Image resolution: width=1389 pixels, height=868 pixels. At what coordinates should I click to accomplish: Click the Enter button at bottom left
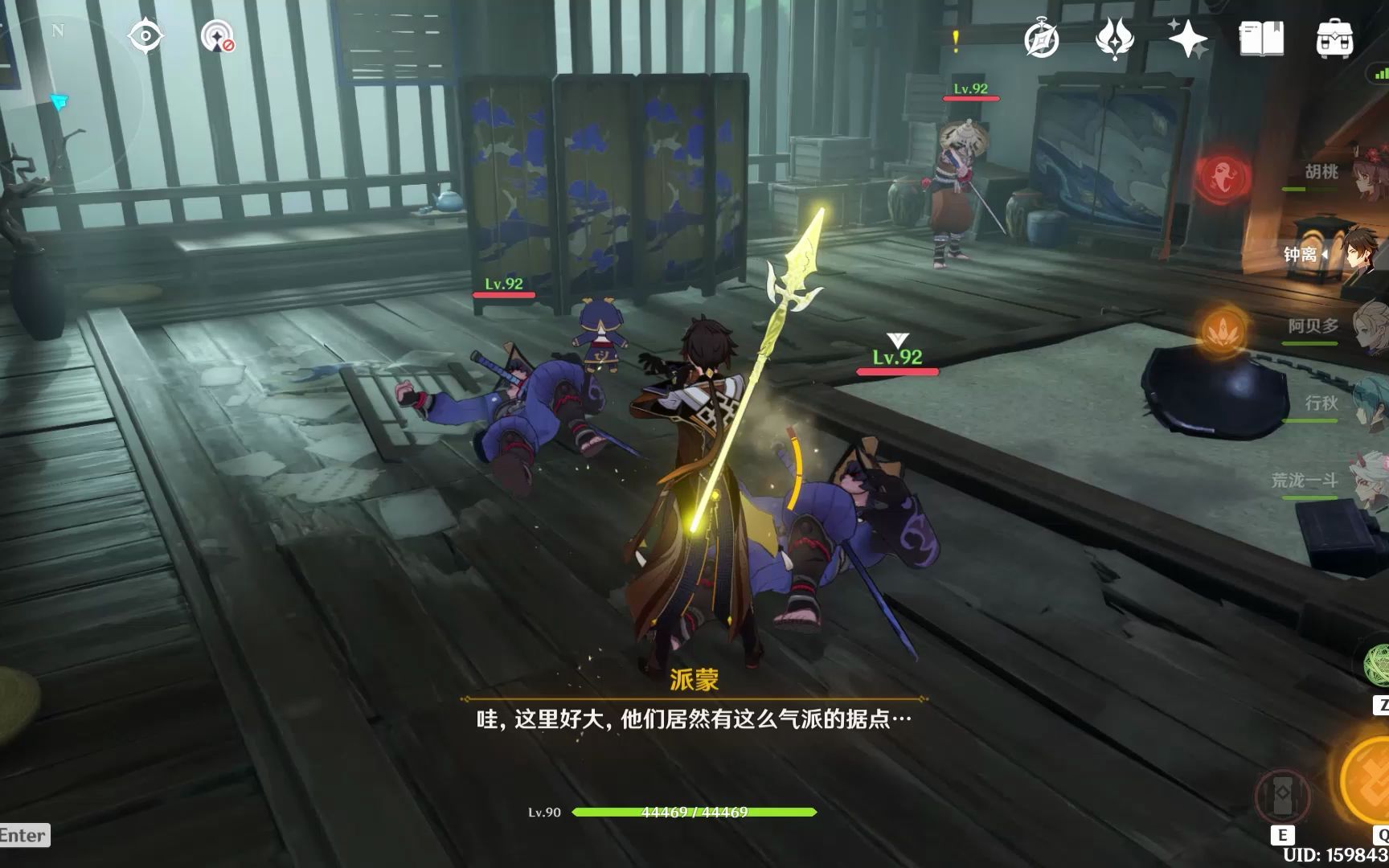click(22, 836)
